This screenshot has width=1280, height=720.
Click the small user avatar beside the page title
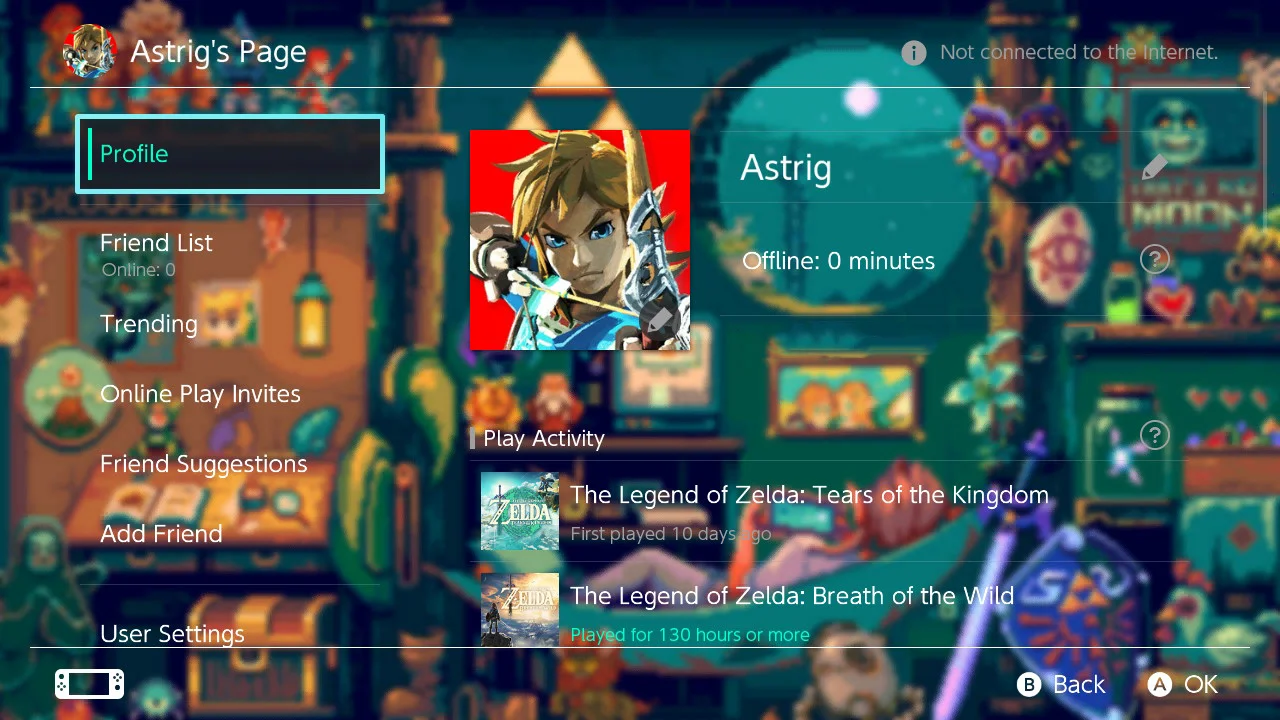coord(89,52)
